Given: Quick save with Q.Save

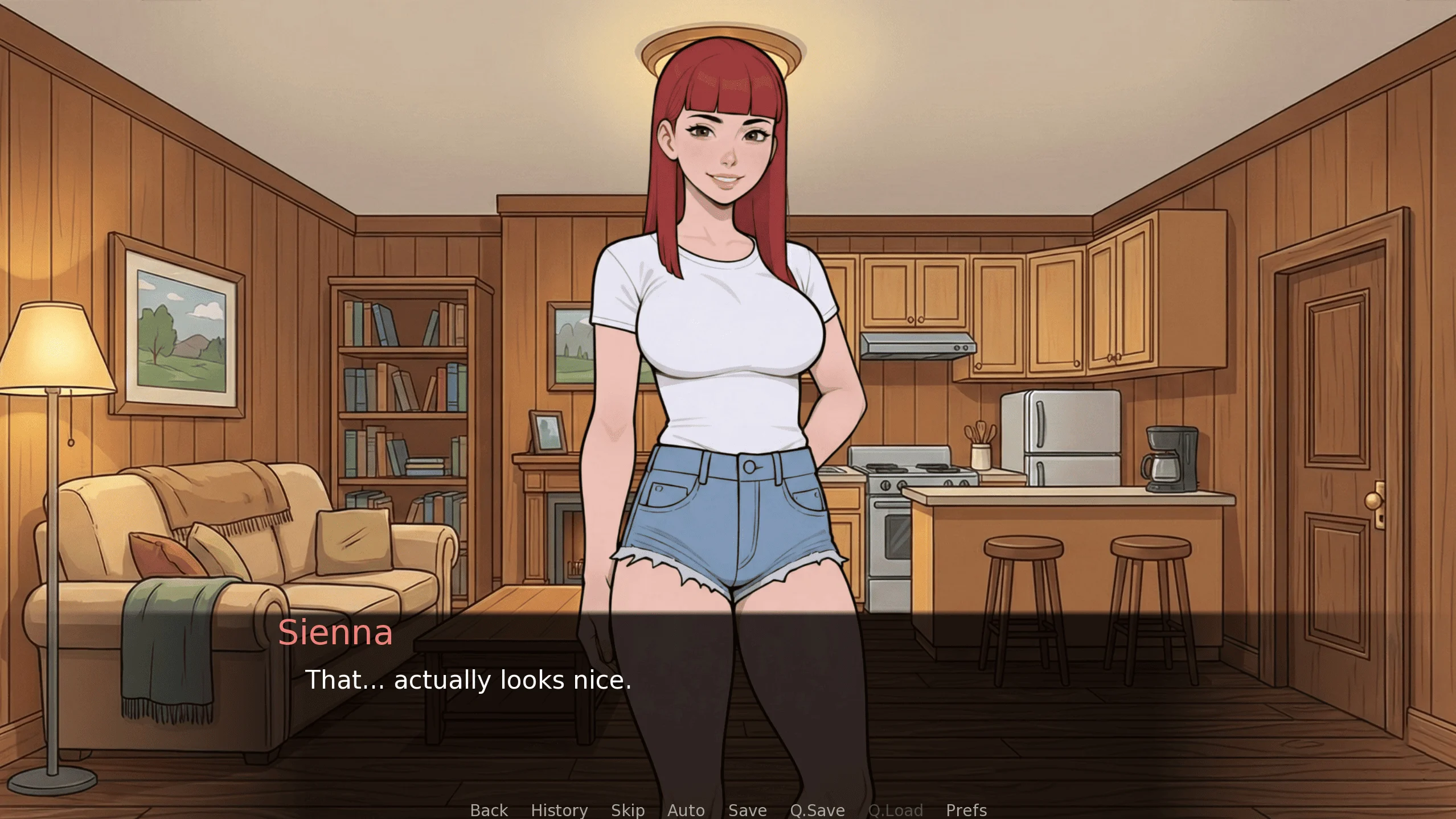Looking at the screenshot, I should 817,810.
